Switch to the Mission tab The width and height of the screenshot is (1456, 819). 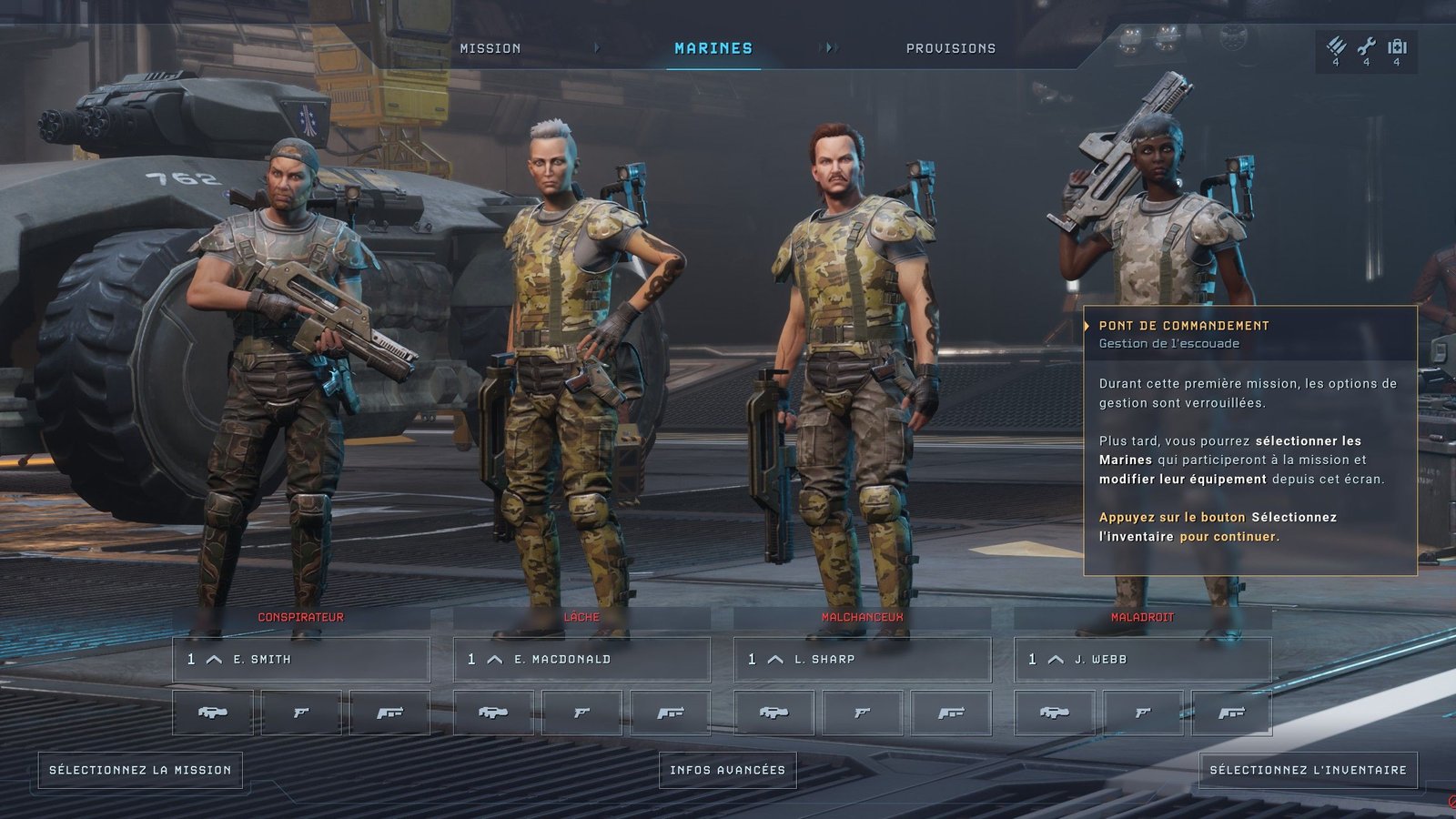490,48
